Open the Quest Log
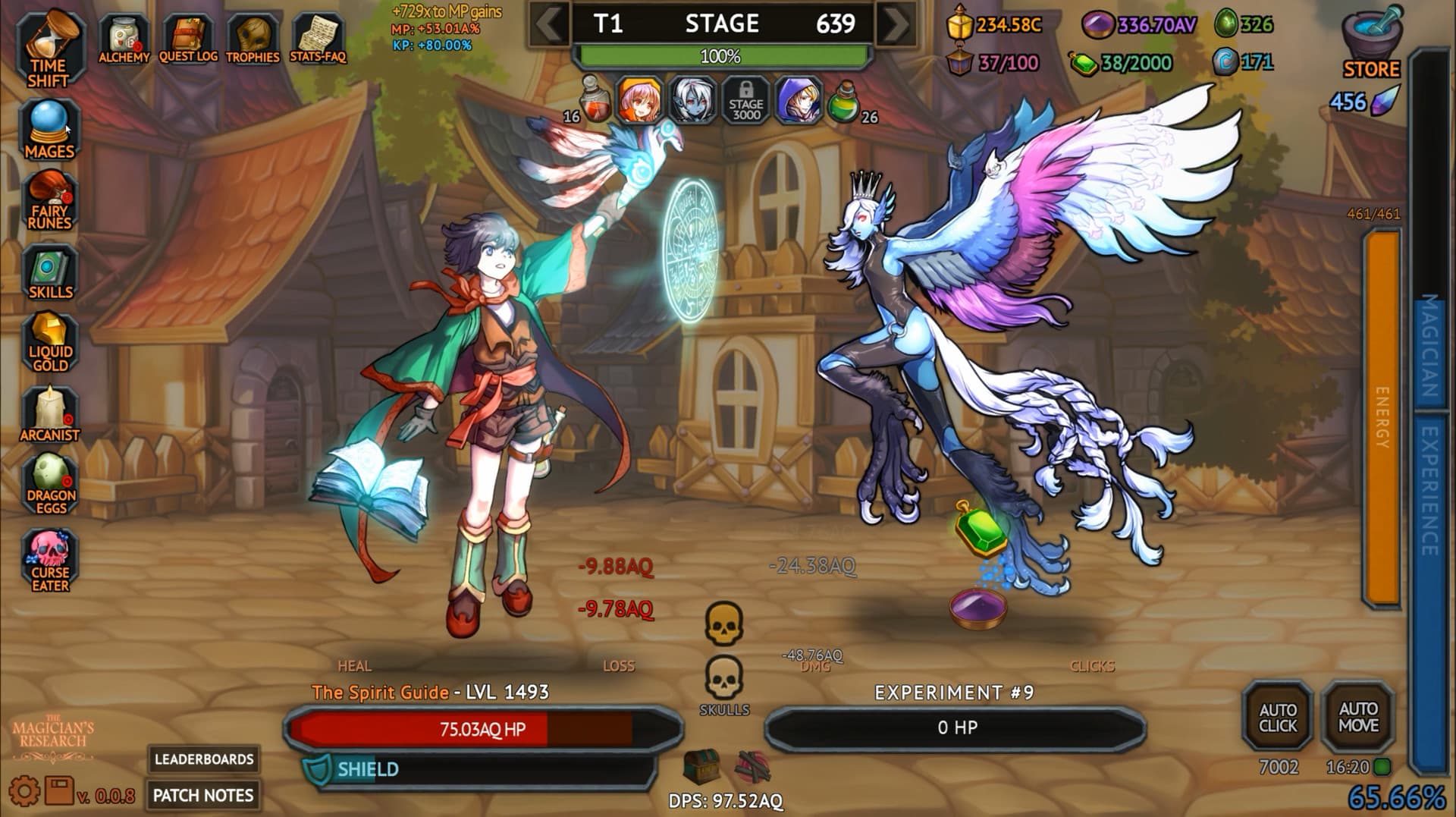Image resolution: width=1456 pixels, height=817 pixels. (188, 33)
